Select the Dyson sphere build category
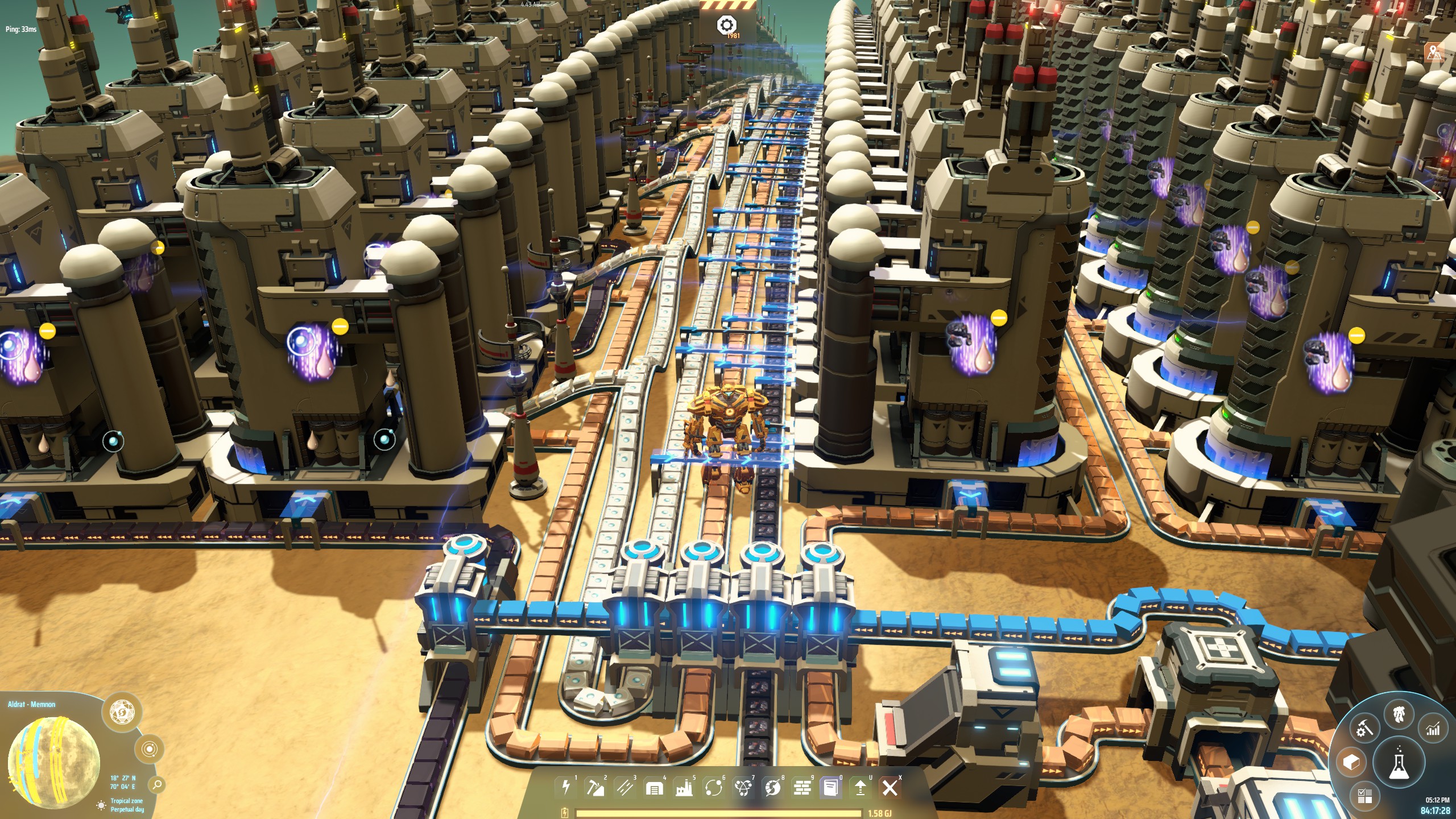 (772, 788)
